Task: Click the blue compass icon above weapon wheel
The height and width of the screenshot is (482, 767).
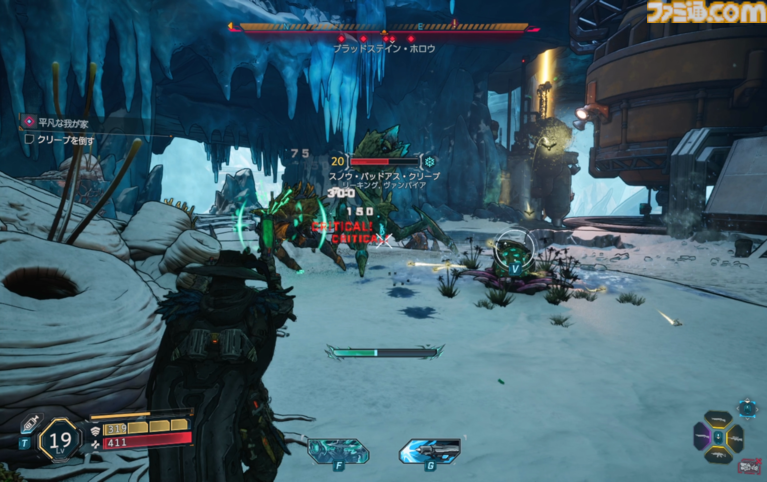Action: click(x=747, y=406)
